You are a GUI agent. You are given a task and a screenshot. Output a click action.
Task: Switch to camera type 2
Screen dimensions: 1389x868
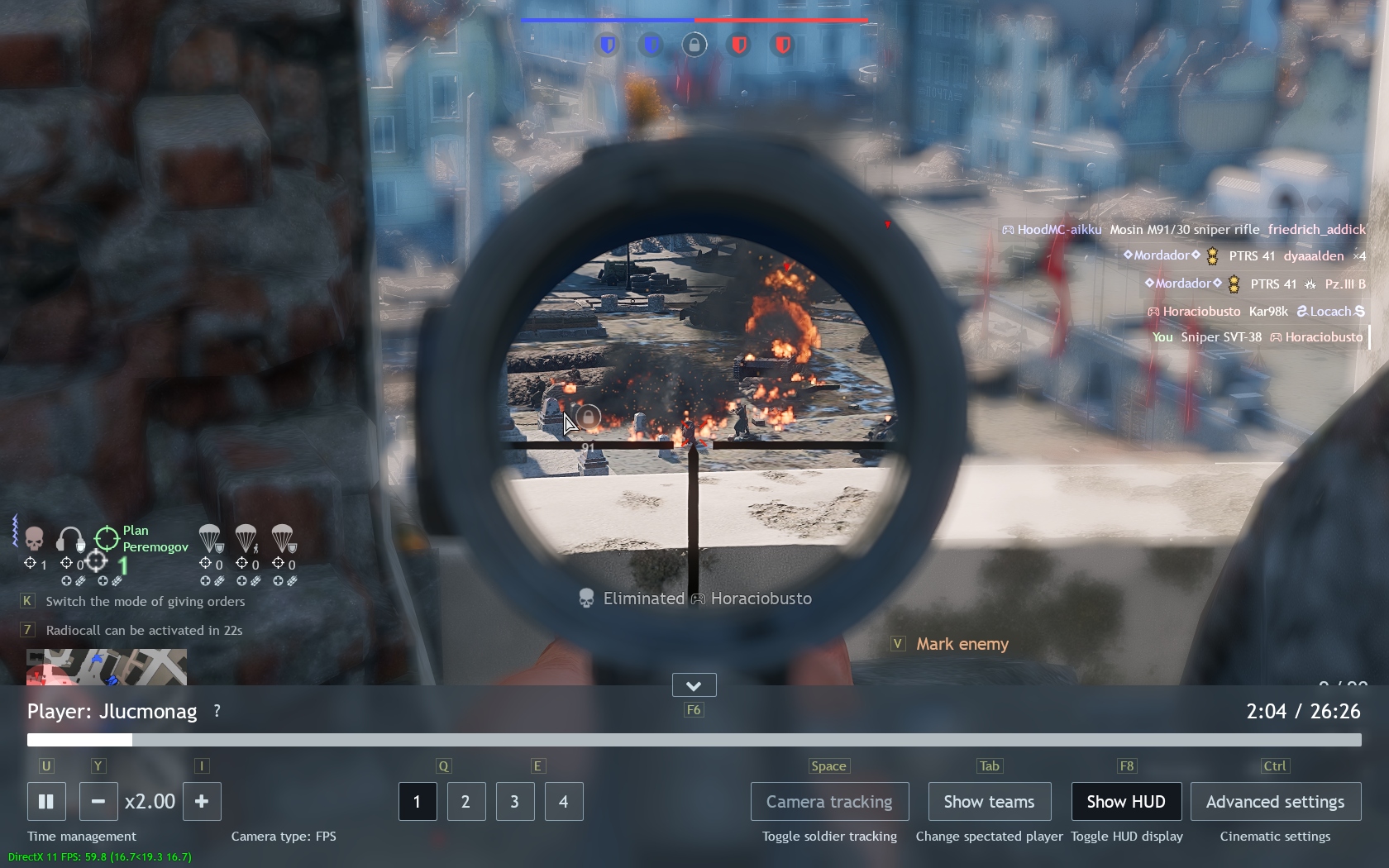(466, 801)
